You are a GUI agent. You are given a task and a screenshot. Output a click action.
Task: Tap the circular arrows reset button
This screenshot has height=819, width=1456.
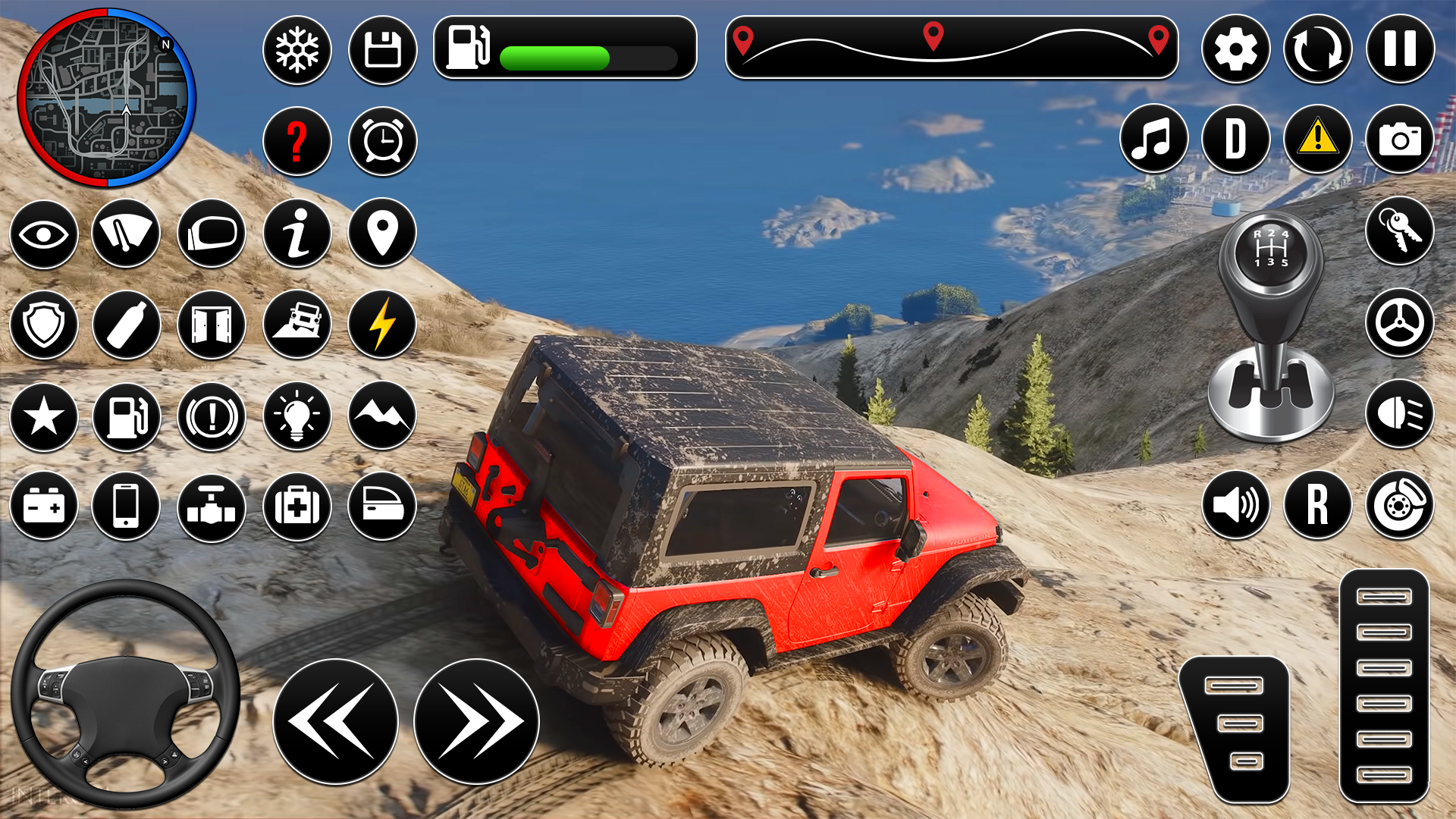click(1317, 50)
